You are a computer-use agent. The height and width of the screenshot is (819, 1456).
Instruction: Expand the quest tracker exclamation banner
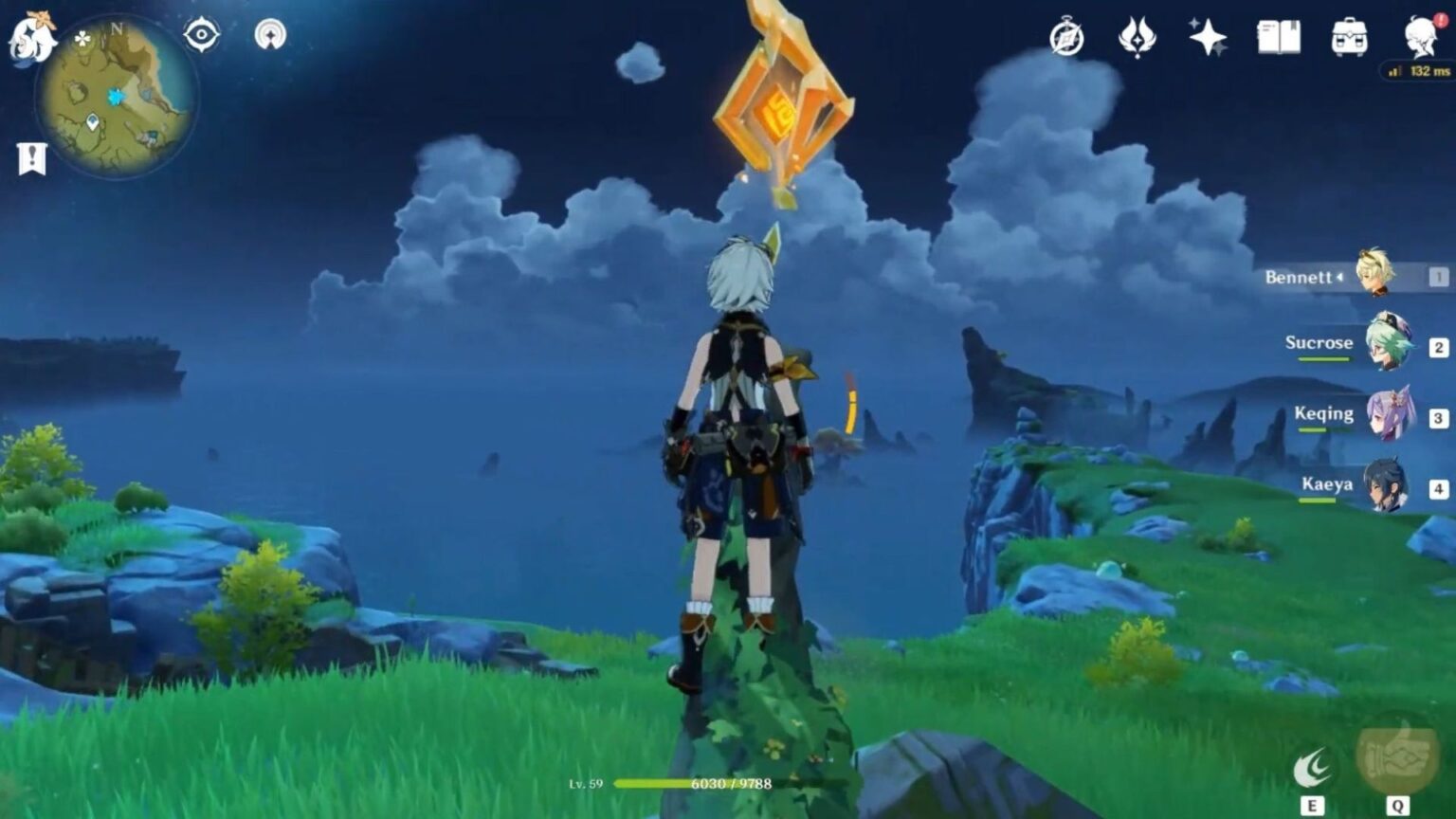click(31, 157)
